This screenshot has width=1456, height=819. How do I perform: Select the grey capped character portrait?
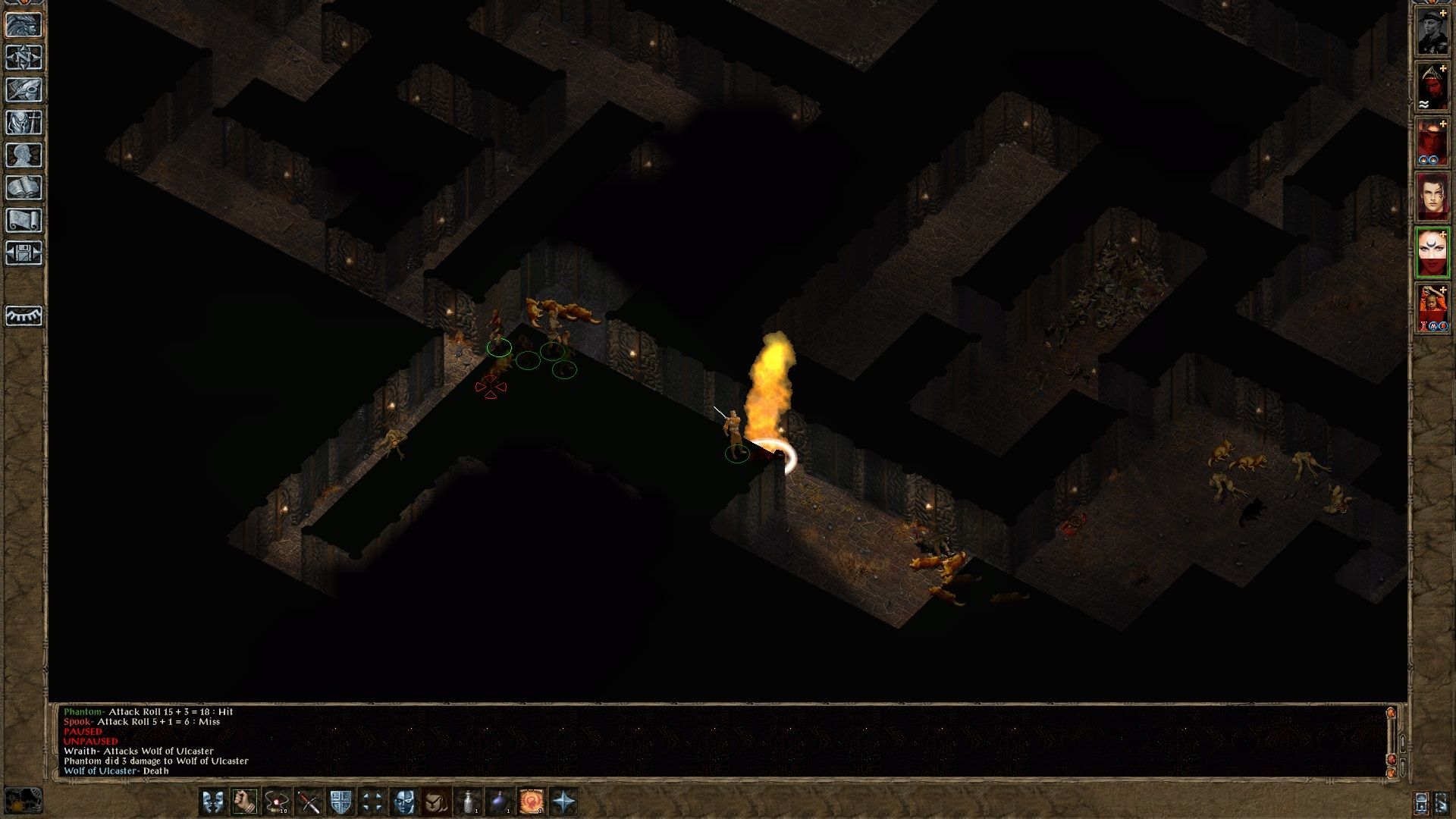coord(1432,33)
